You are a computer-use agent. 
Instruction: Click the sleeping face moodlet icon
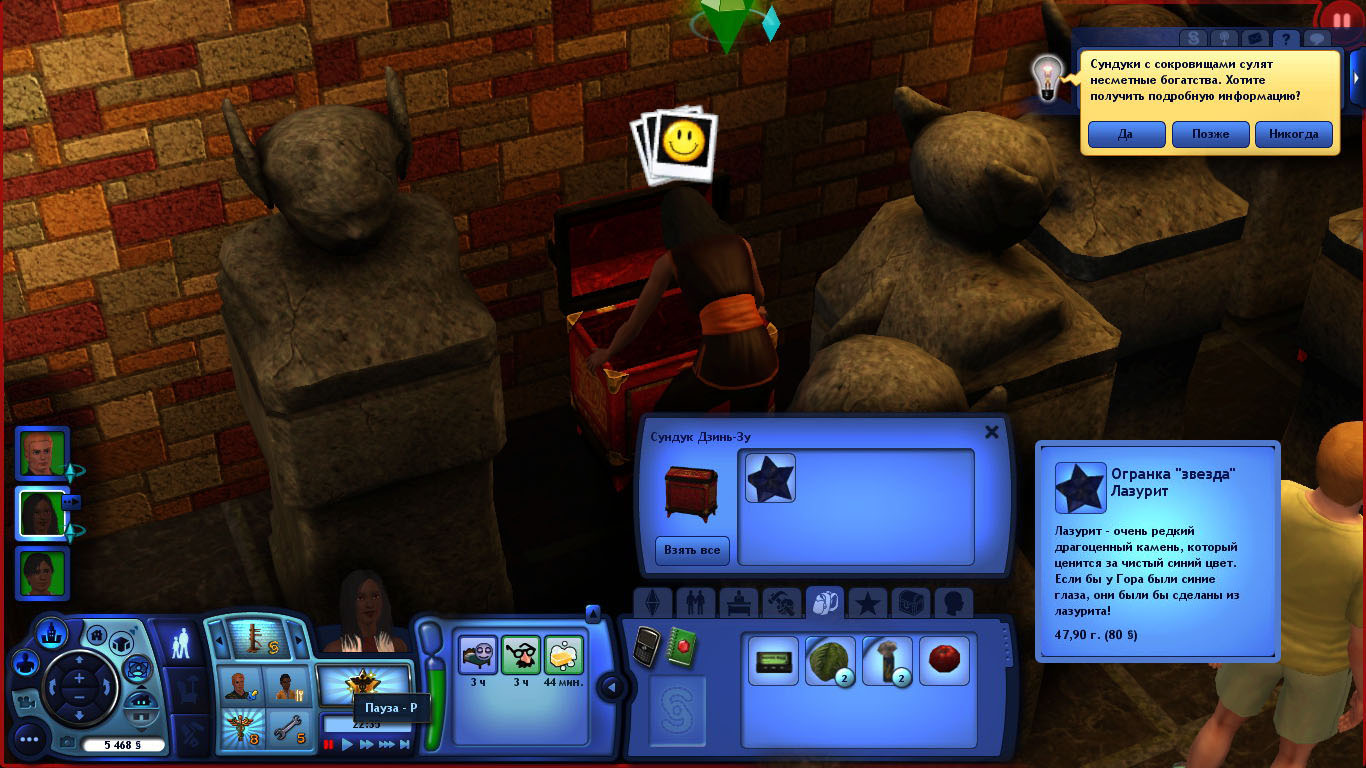tap(477, 656)
